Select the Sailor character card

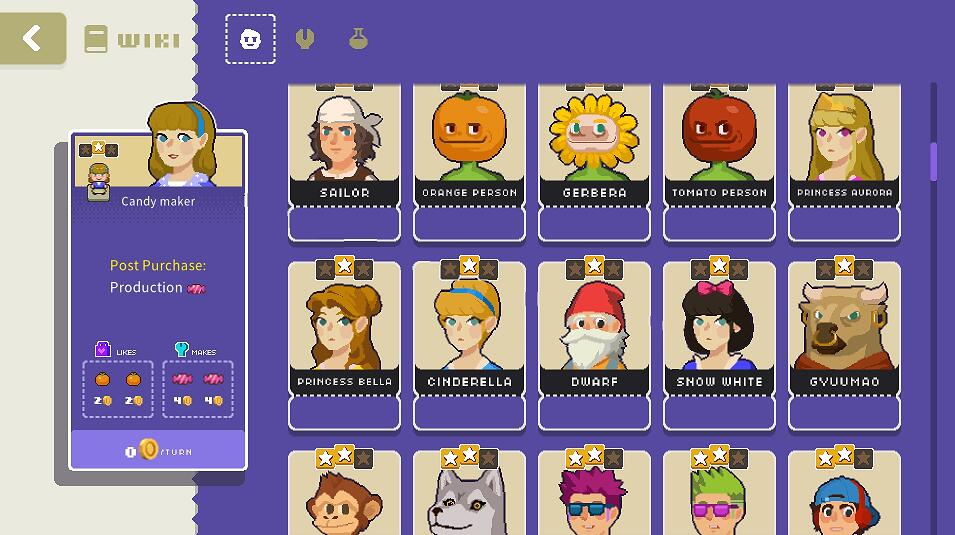[x=344, y=150]
